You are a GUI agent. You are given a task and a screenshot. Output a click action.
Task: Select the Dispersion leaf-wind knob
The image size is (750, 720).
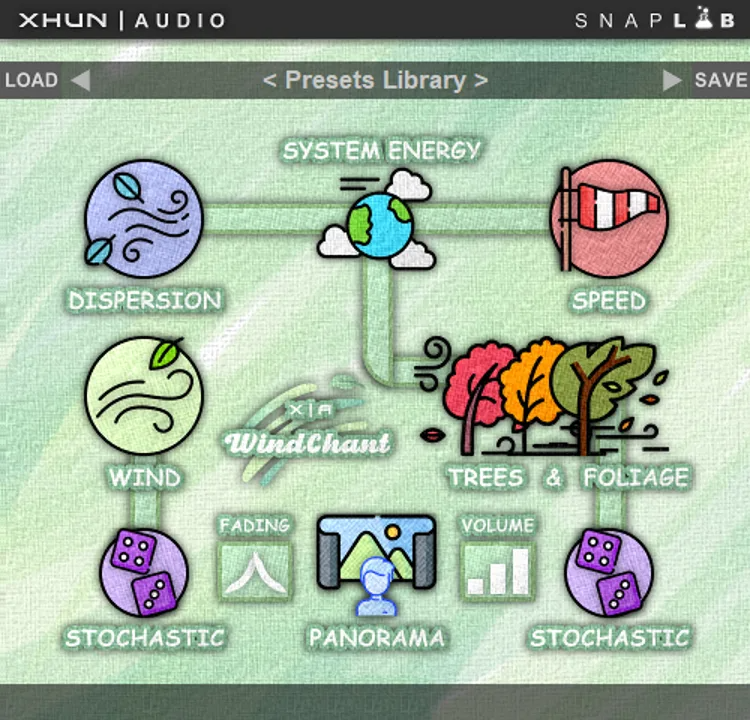144,219
